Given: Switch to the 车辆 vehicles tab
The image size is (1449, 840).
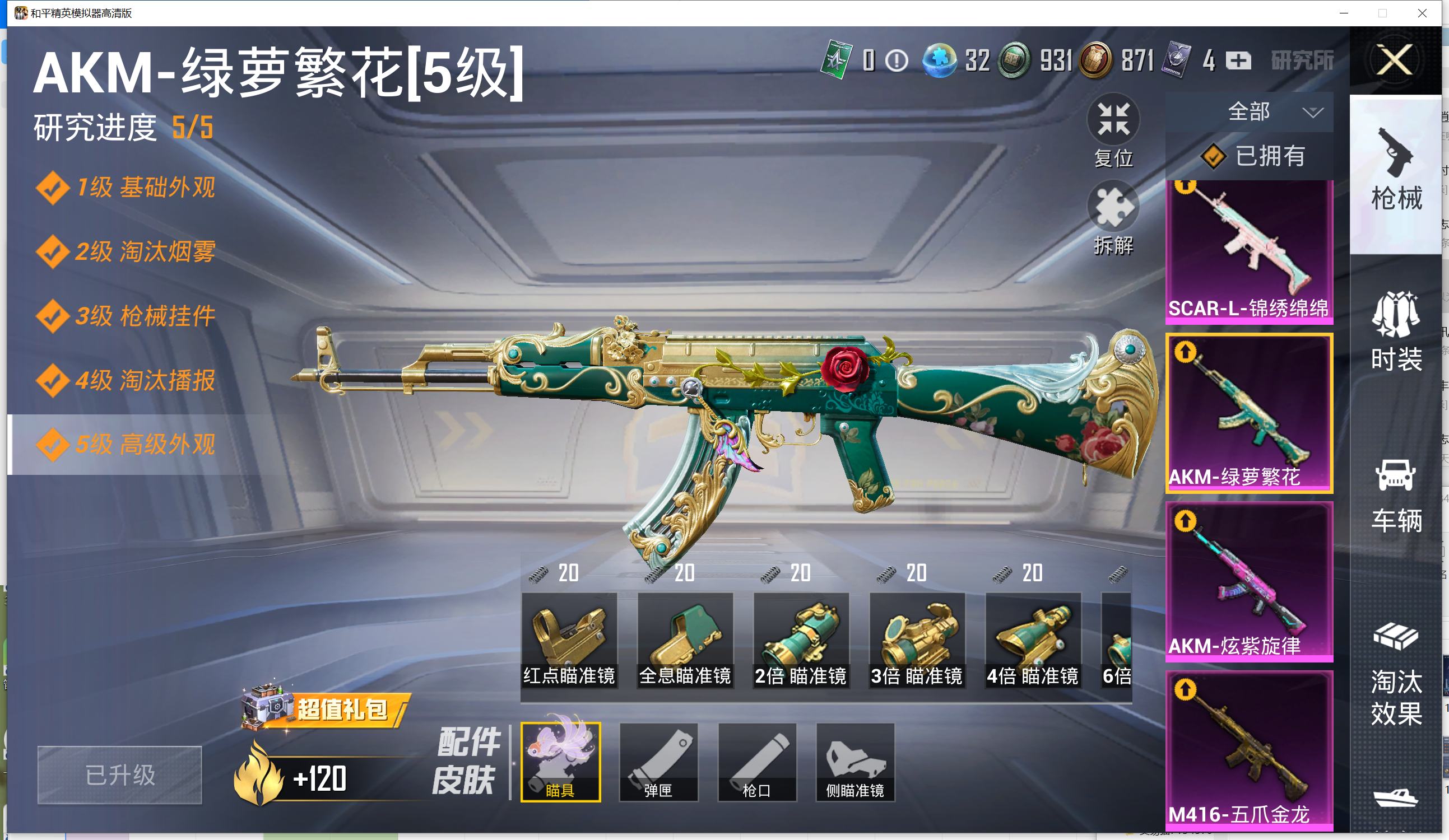Looking at the screenshot, I should 1396,496.
